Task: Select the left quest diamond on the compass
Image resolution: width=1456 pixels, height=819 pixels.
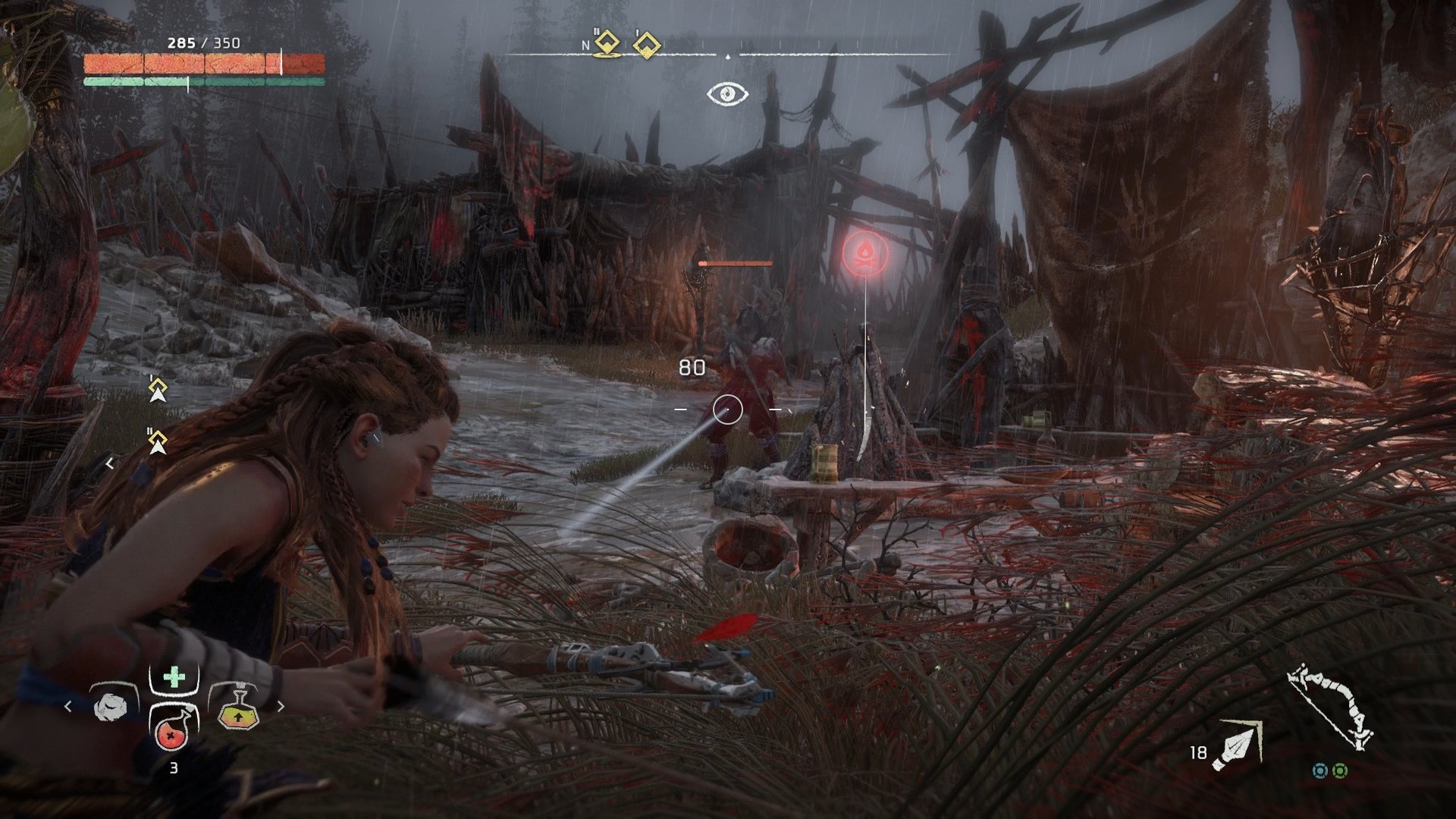Action: [x=607, y=42]
